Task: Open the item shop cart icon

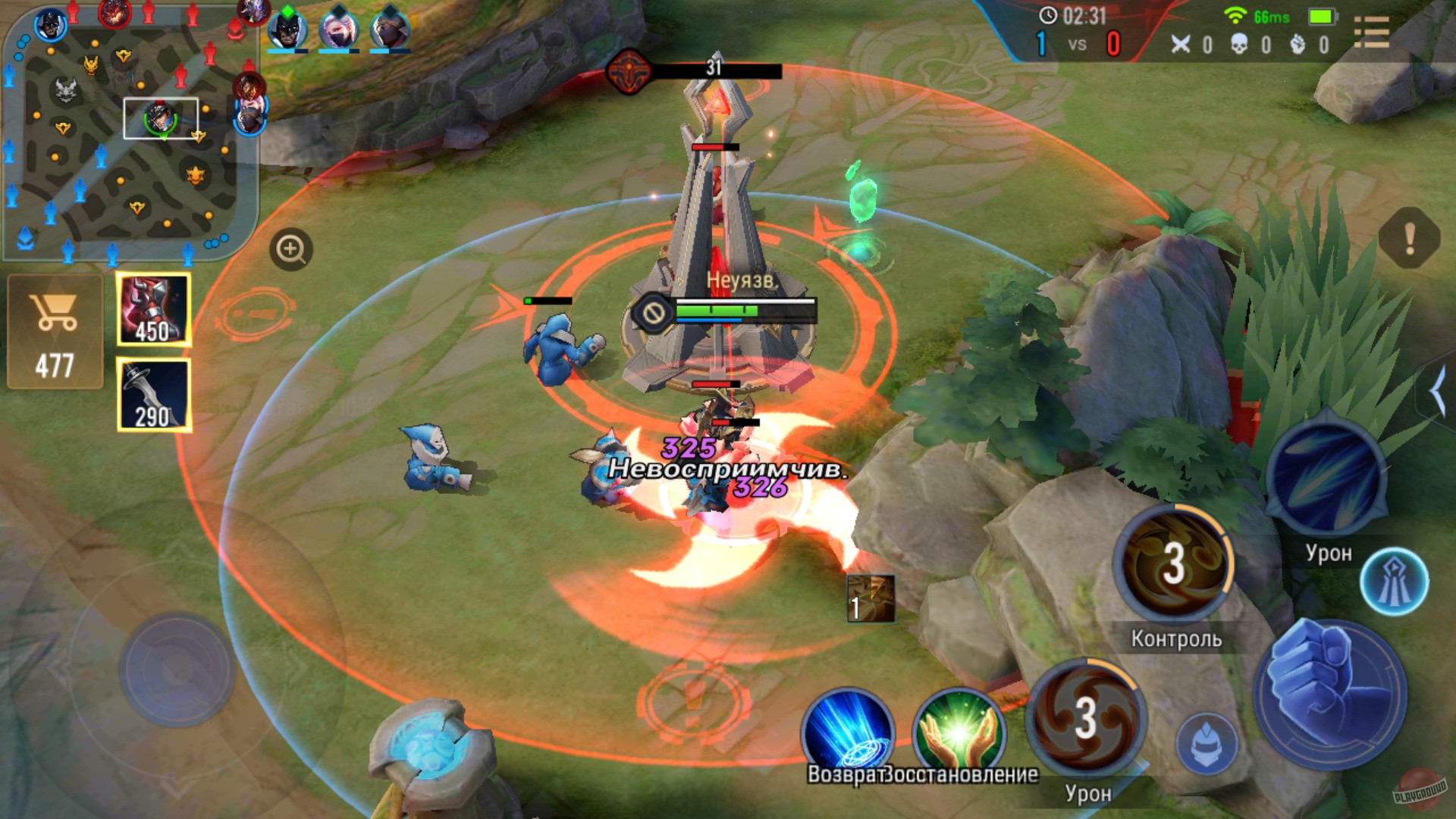Action: tap(53, 318)
